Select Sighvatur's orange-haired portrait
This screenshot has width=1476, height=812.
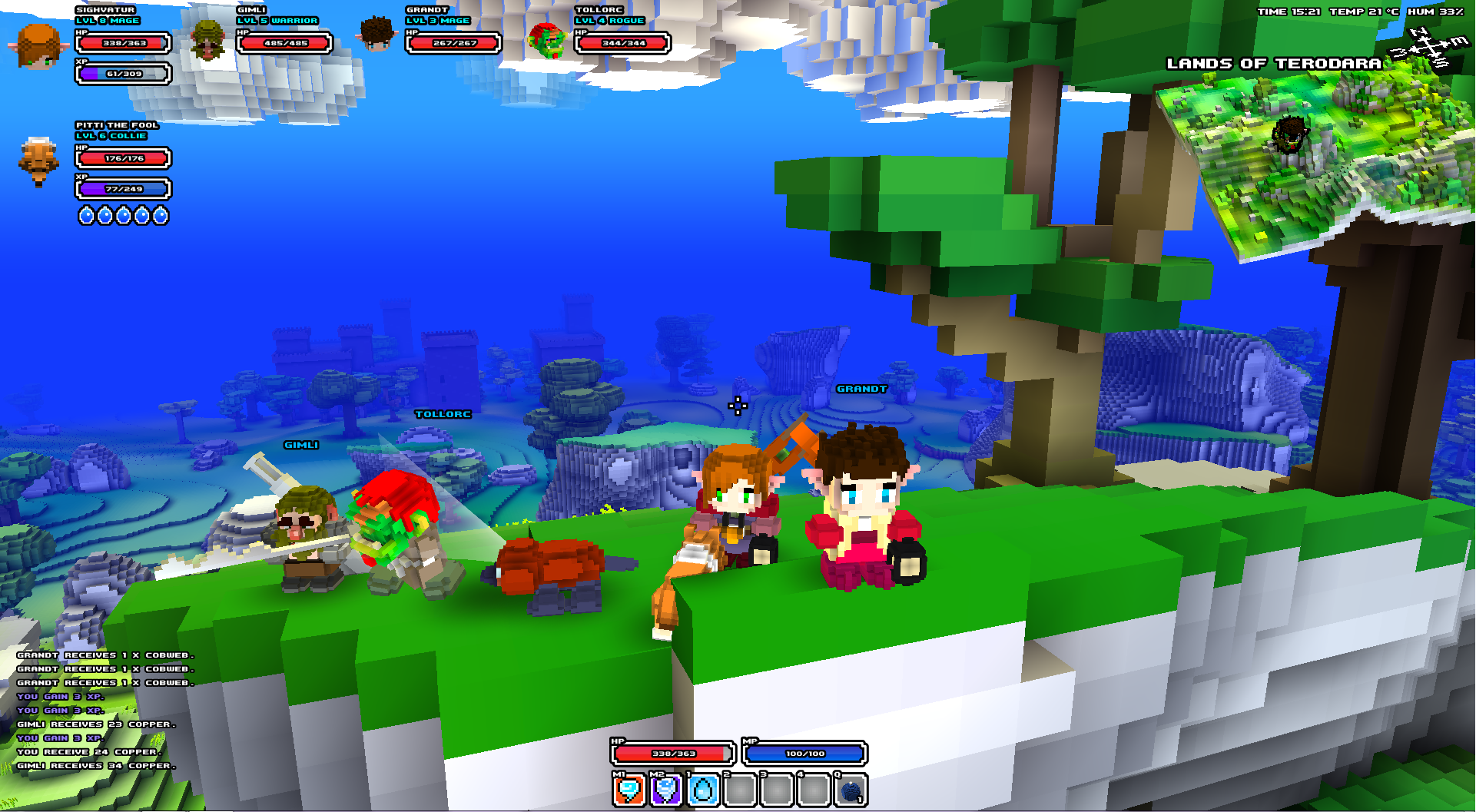click(x=38, y=46)
